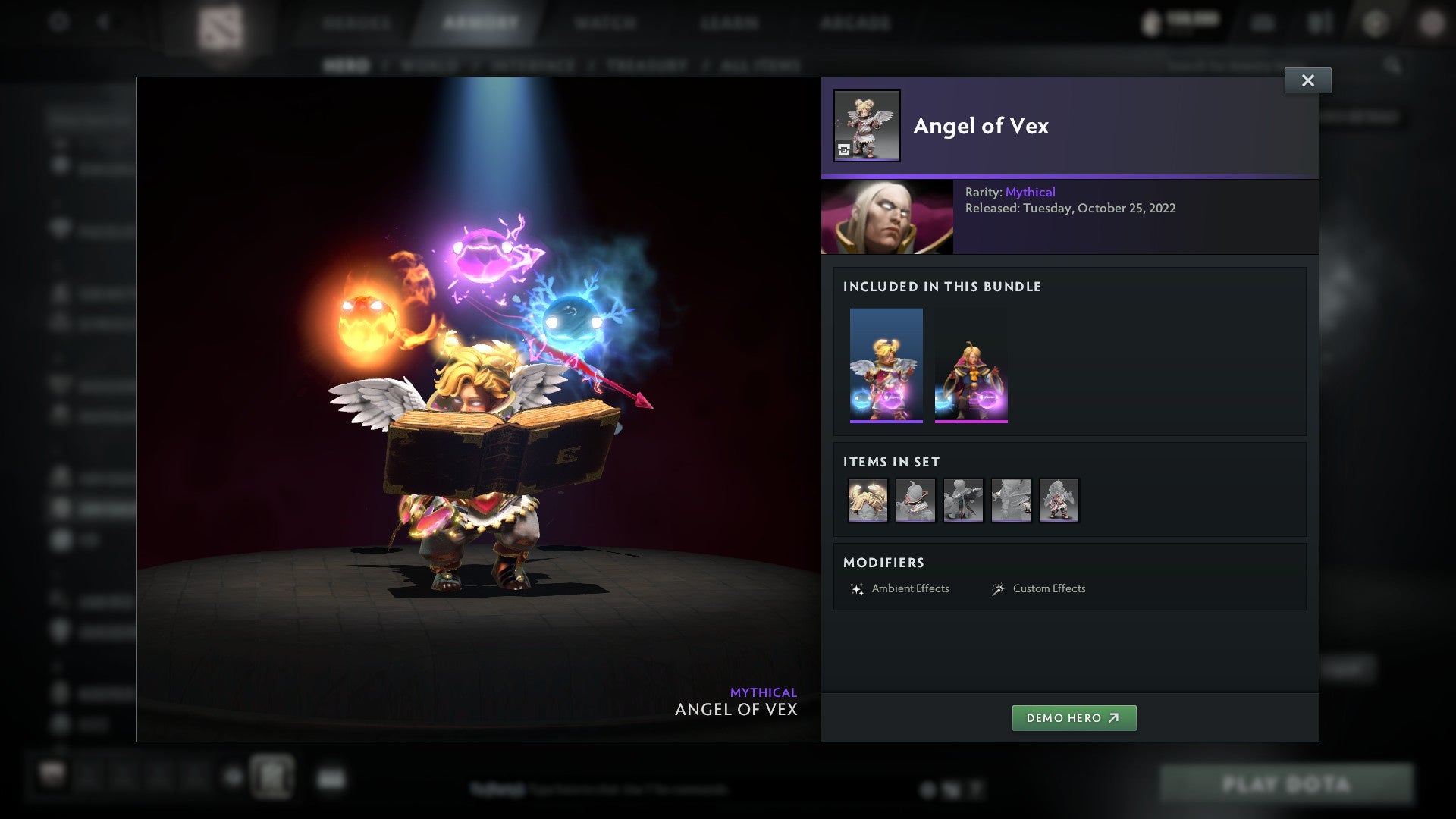Select the golden hair item in the set
This screenshot has width=1456, height=819.
(868, 499)
